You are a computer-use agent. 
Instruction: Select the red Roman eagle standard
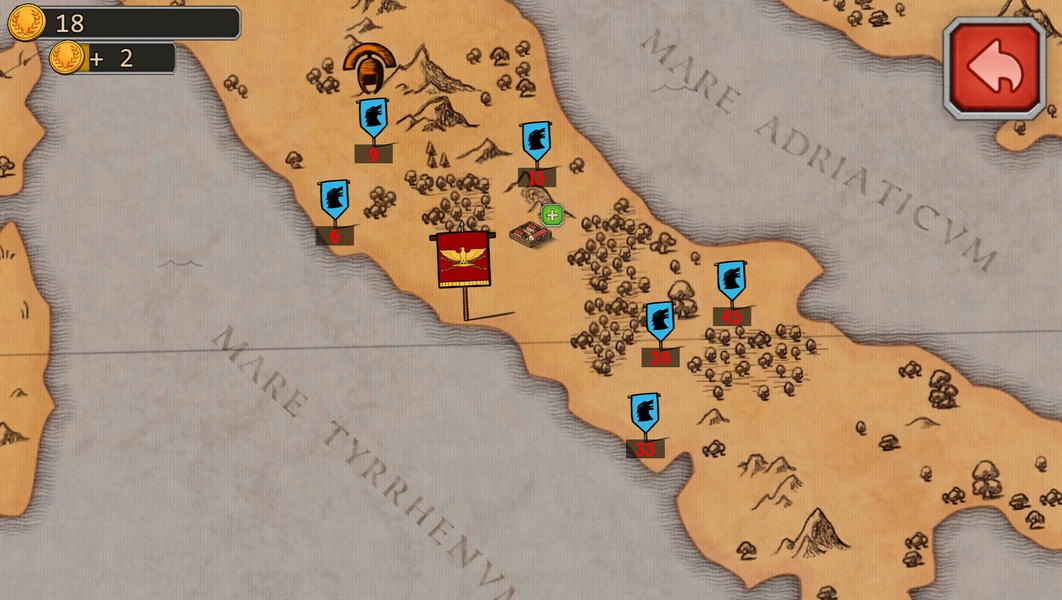coord(463,260)
